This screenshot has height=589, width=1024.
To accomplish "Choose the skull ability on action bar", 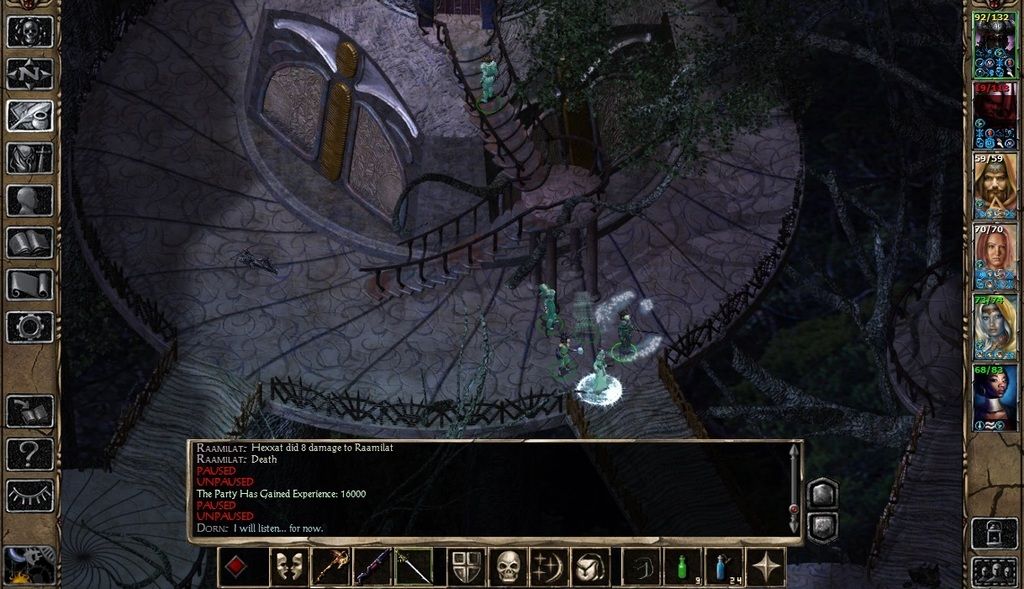I will (x=509, y=567).
